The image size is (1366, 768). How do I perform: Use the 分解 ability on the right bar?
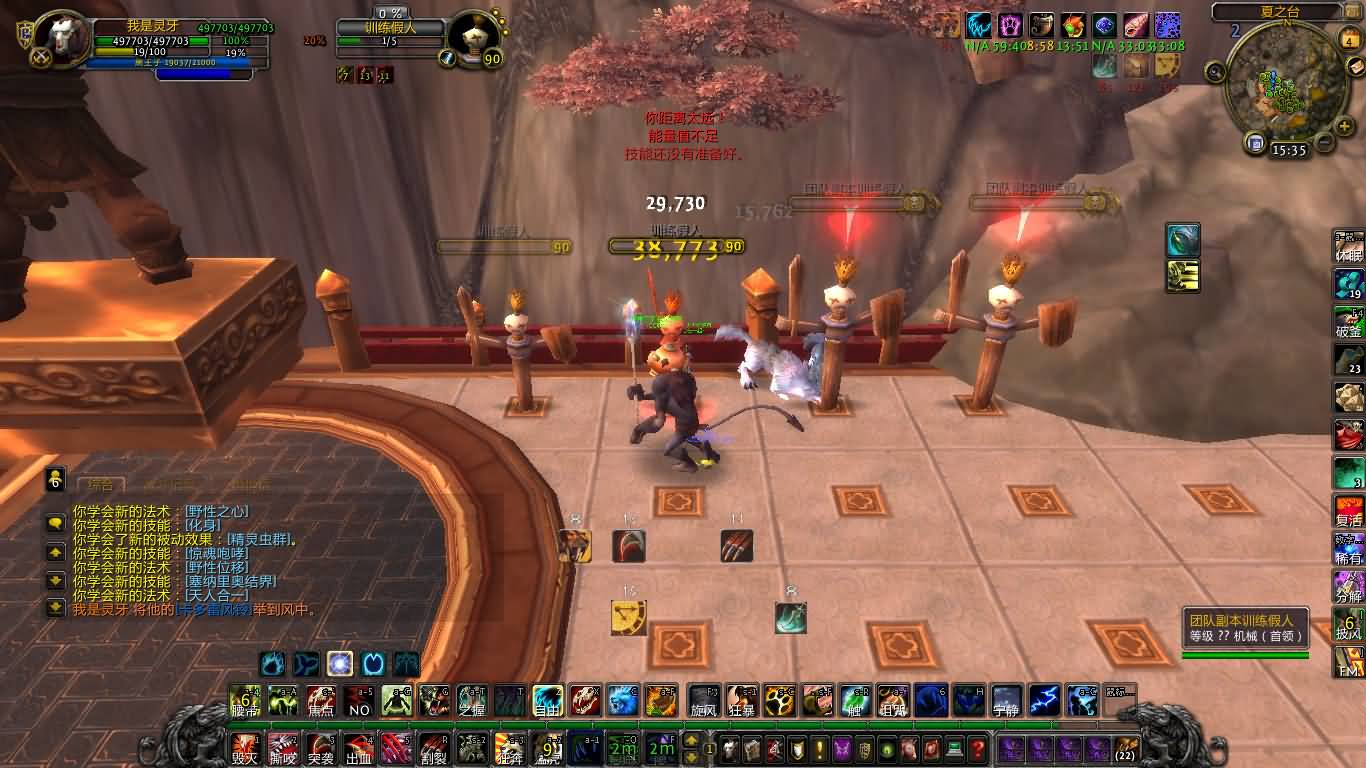tap(1349, 586)
